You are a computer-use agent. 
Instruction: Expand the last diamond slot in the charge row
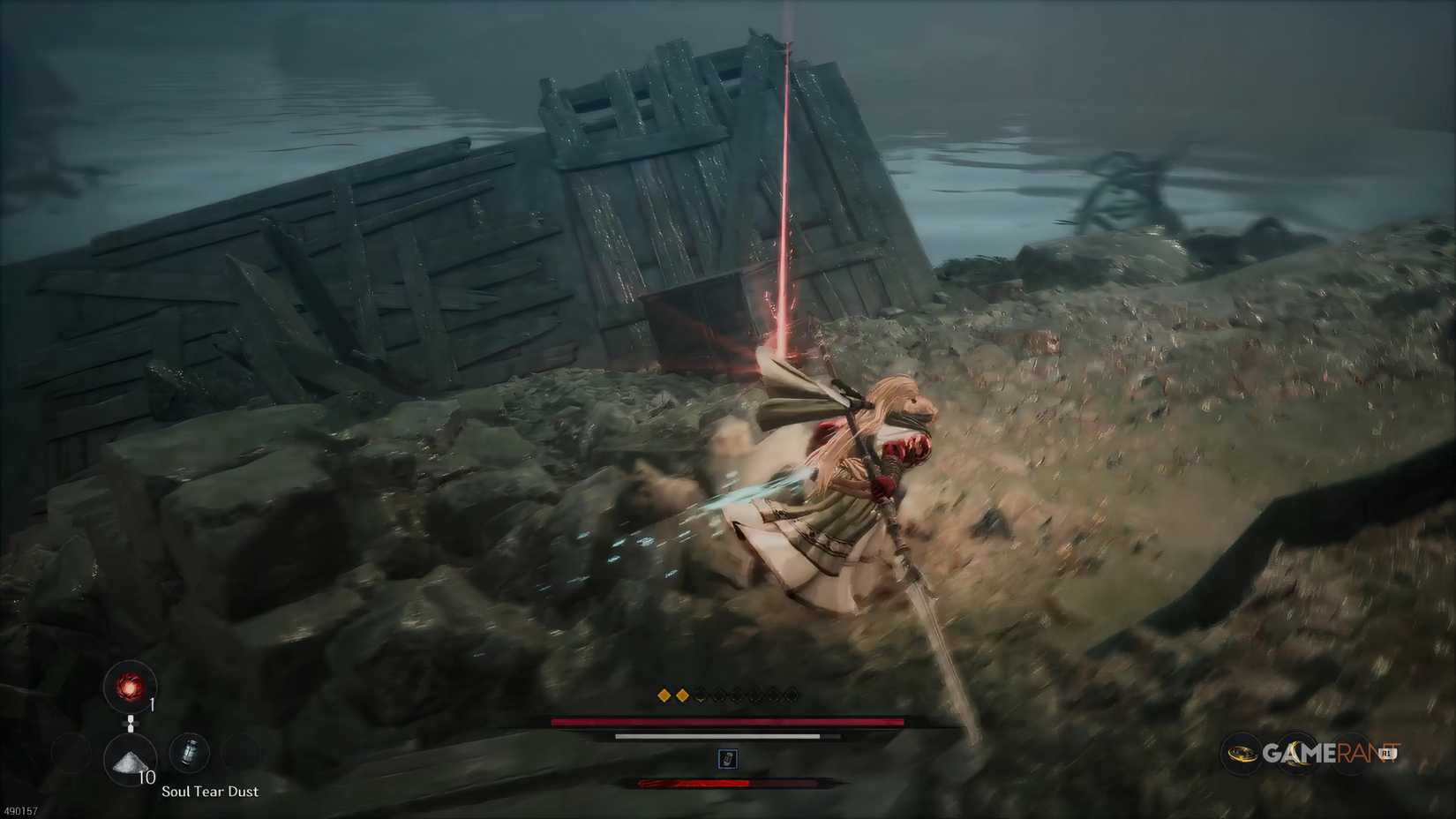[791, 695]
